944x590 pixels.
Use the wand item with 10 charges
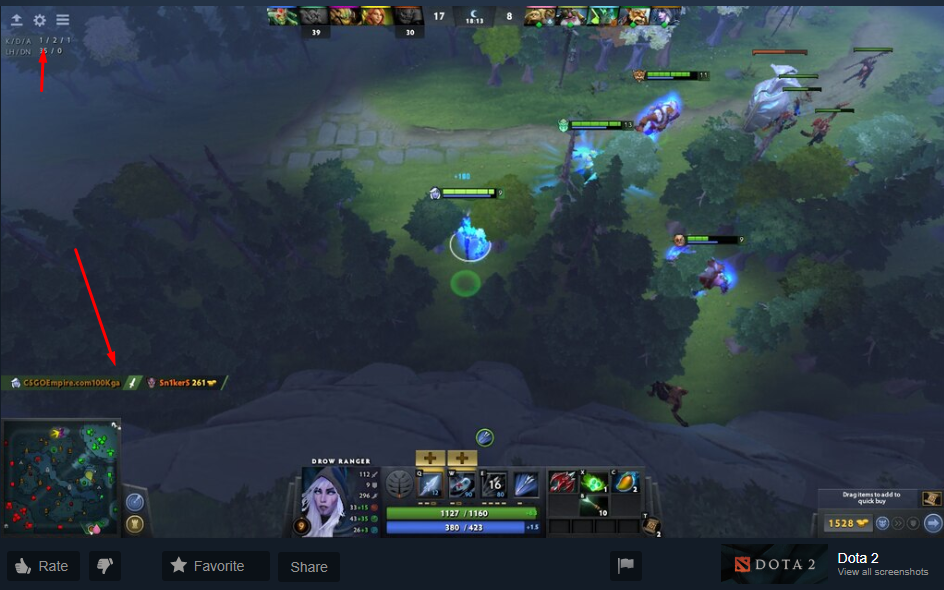(x=595, y=506)
